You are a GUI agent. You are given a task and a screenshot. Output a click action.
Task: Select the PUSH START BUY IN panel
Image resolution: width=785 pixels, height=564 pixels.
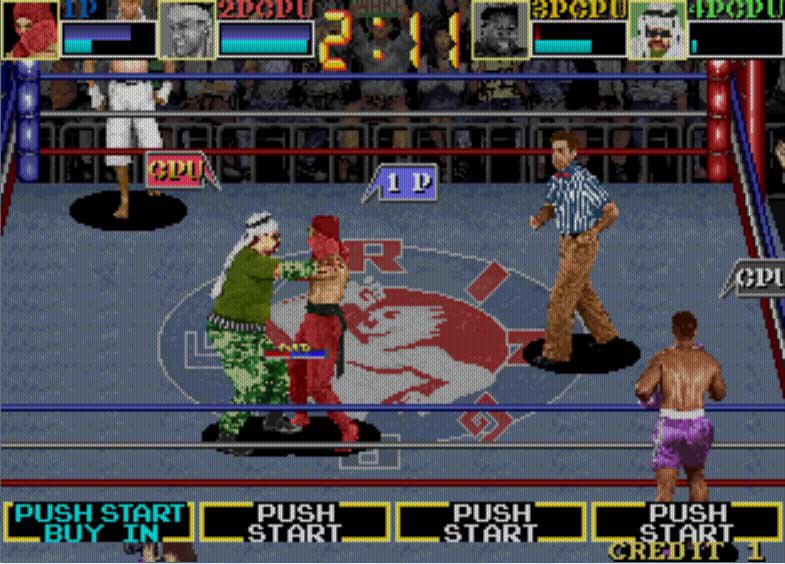click(x=100, y=522)
